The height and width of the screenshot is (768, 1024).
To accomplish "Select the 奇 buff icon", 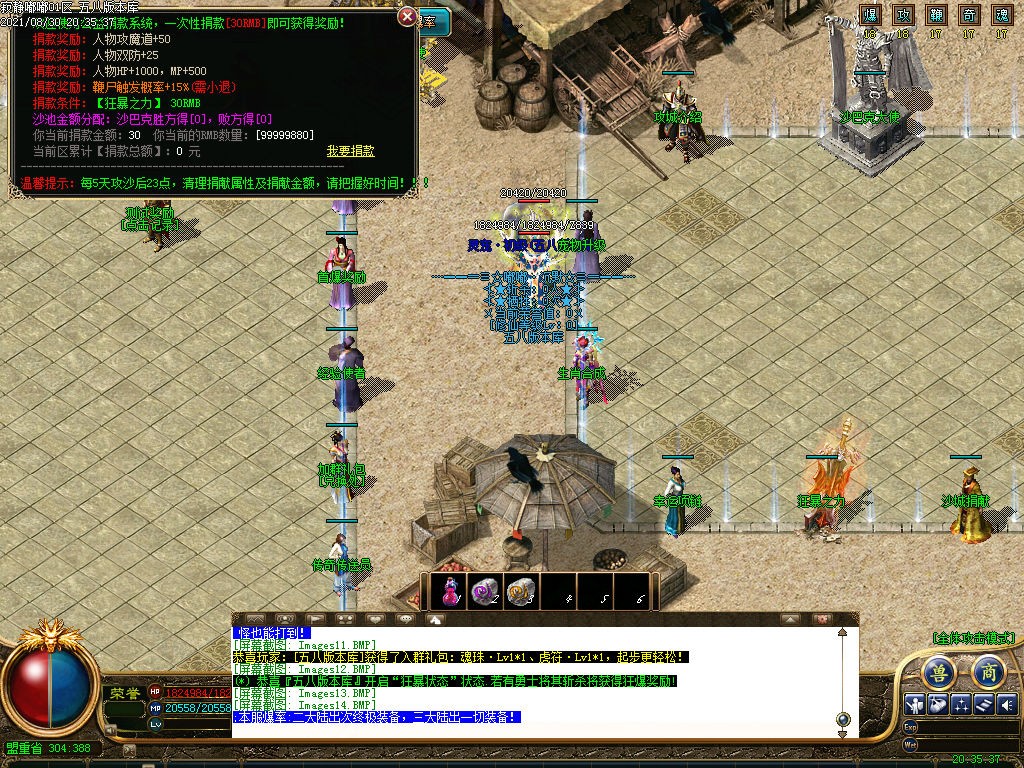I will pos(969,16).
